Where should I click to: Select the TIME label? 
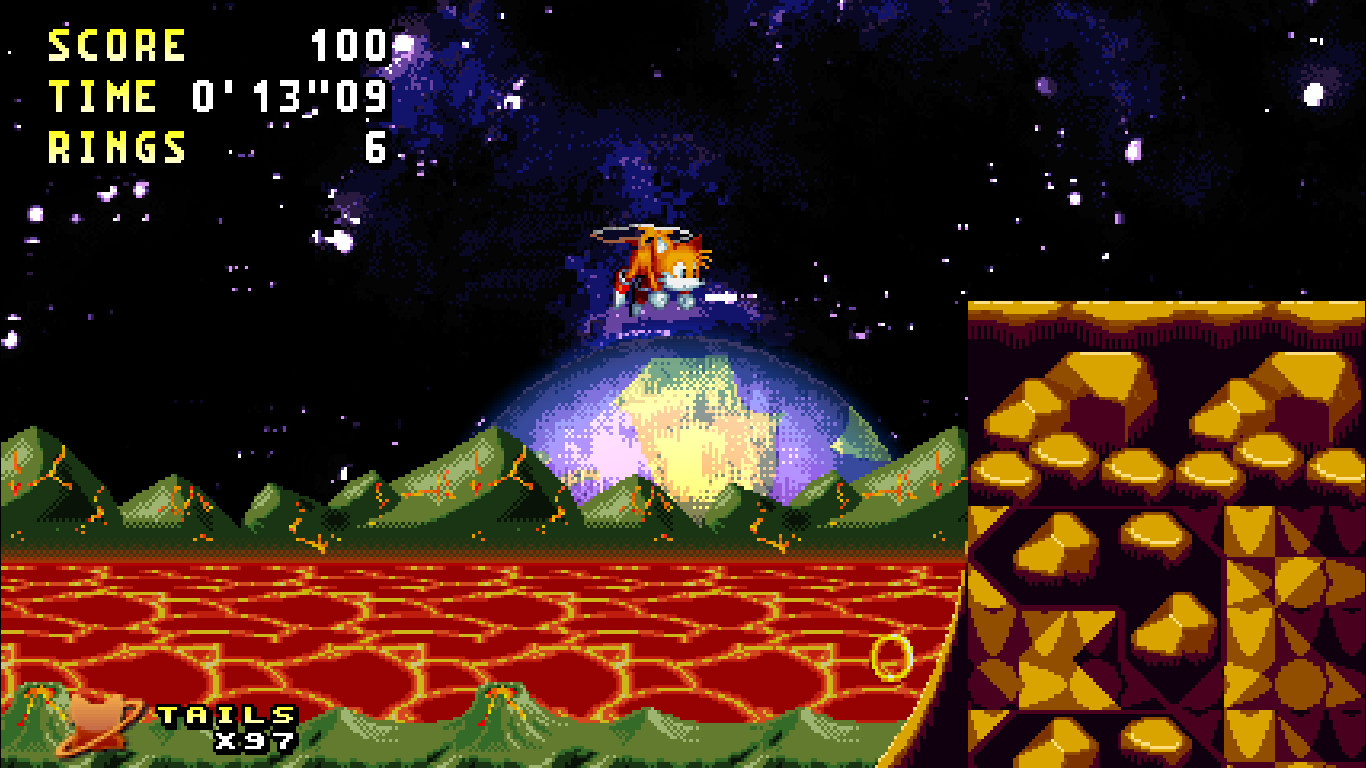point(105,97)
